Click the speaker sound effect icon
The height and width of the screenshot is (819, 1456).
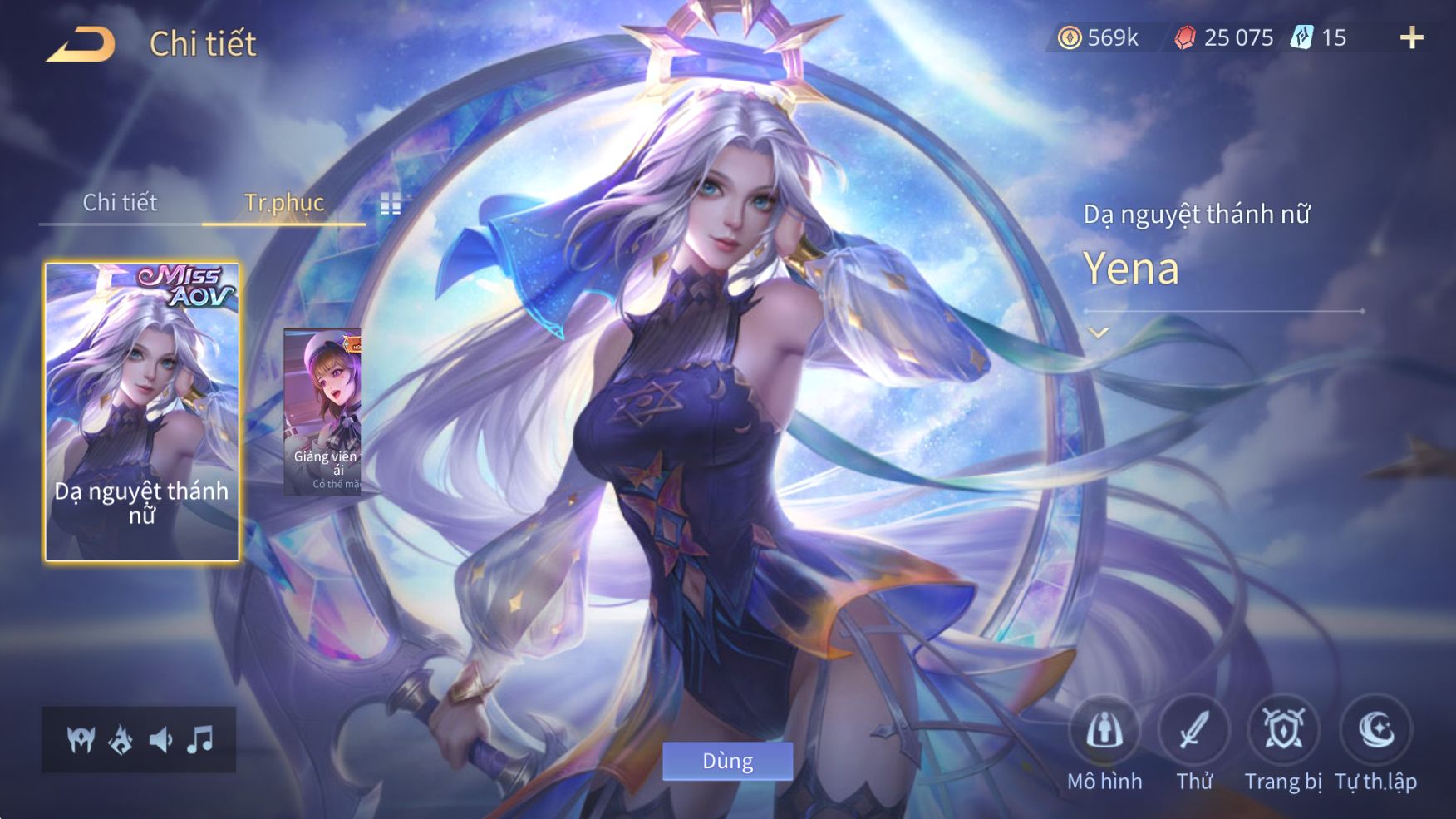[x=160, y=739]
